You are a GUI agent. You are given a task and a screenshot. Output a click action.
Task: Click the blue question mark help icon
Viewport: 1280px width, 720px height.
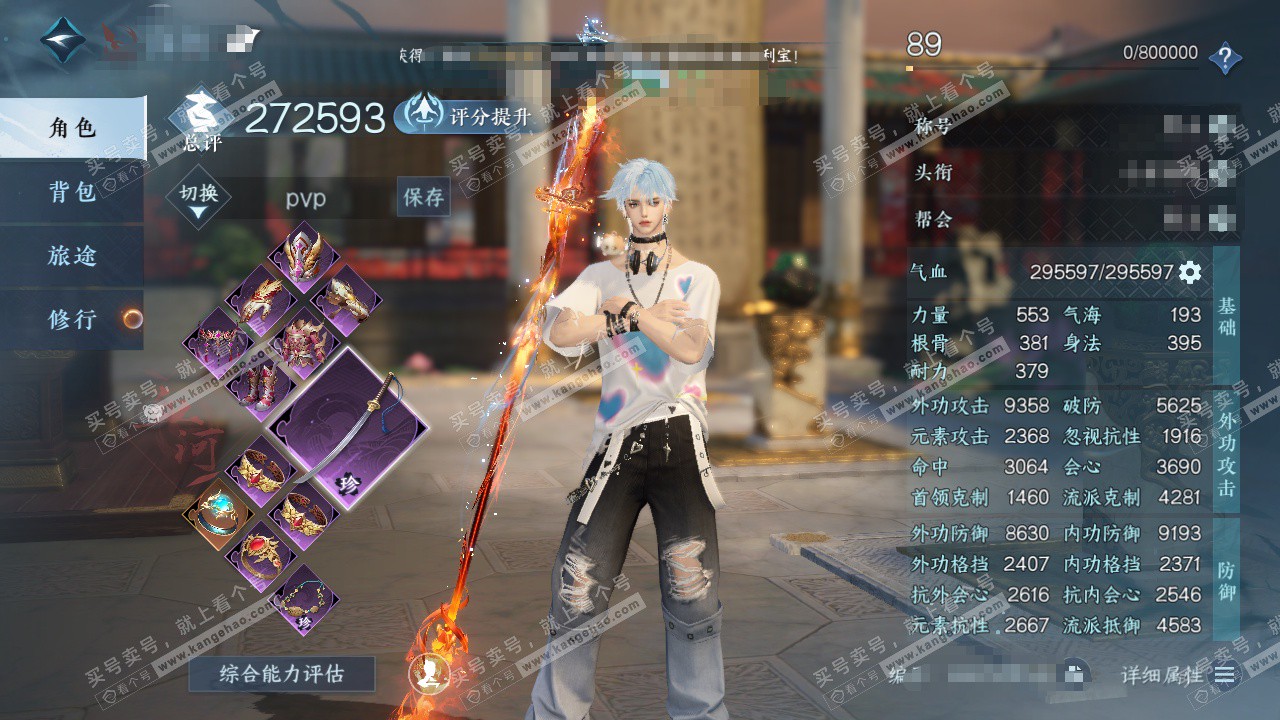[x=1225, y=58]
